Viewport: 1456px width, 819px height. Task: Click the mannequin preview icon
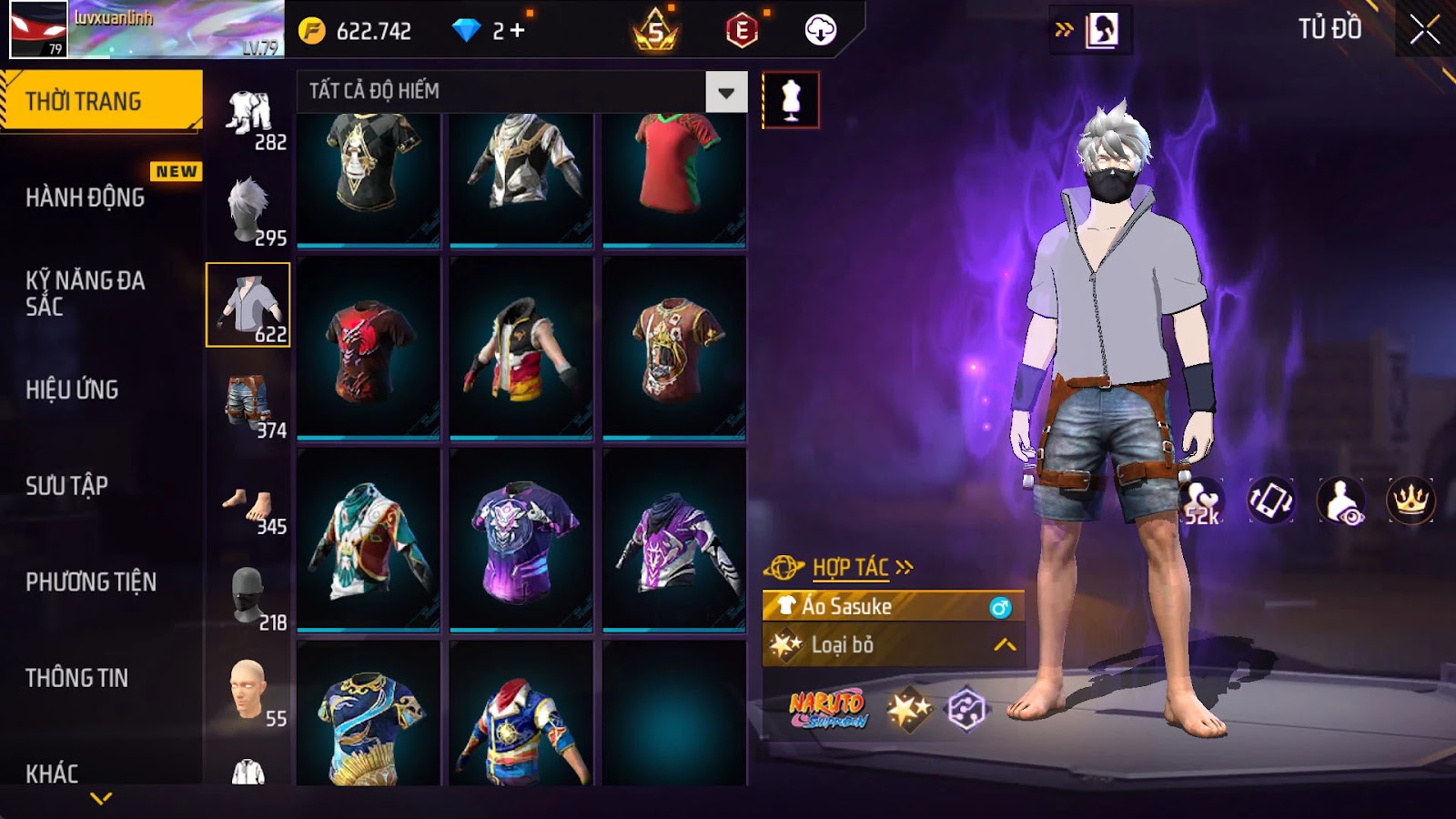[791, 100]
